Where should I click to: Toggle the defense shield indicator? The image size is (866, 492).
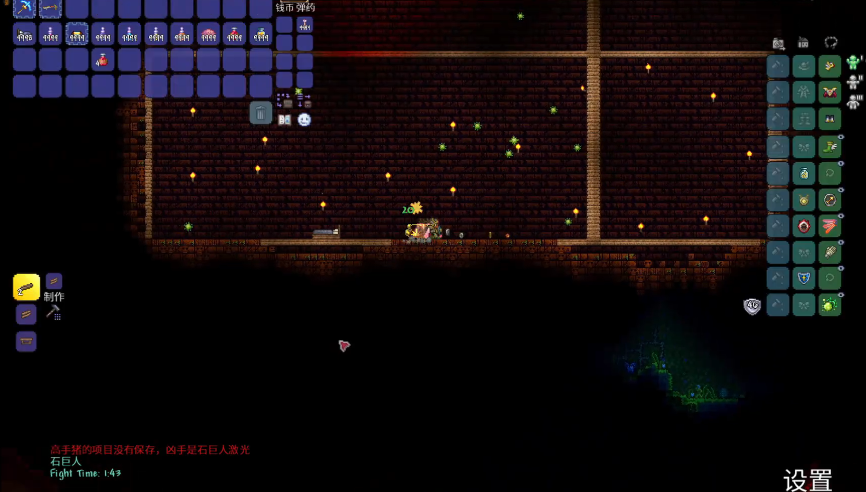coord(752,306)
